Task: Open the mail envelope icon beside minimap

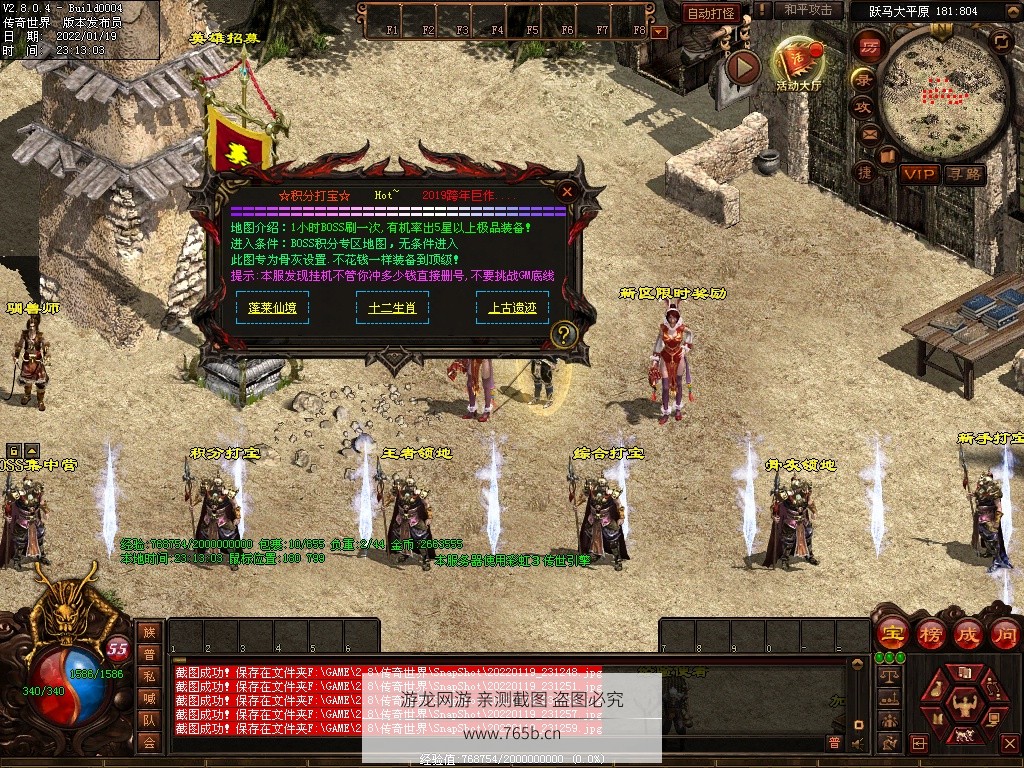Action: coord(868,134)
